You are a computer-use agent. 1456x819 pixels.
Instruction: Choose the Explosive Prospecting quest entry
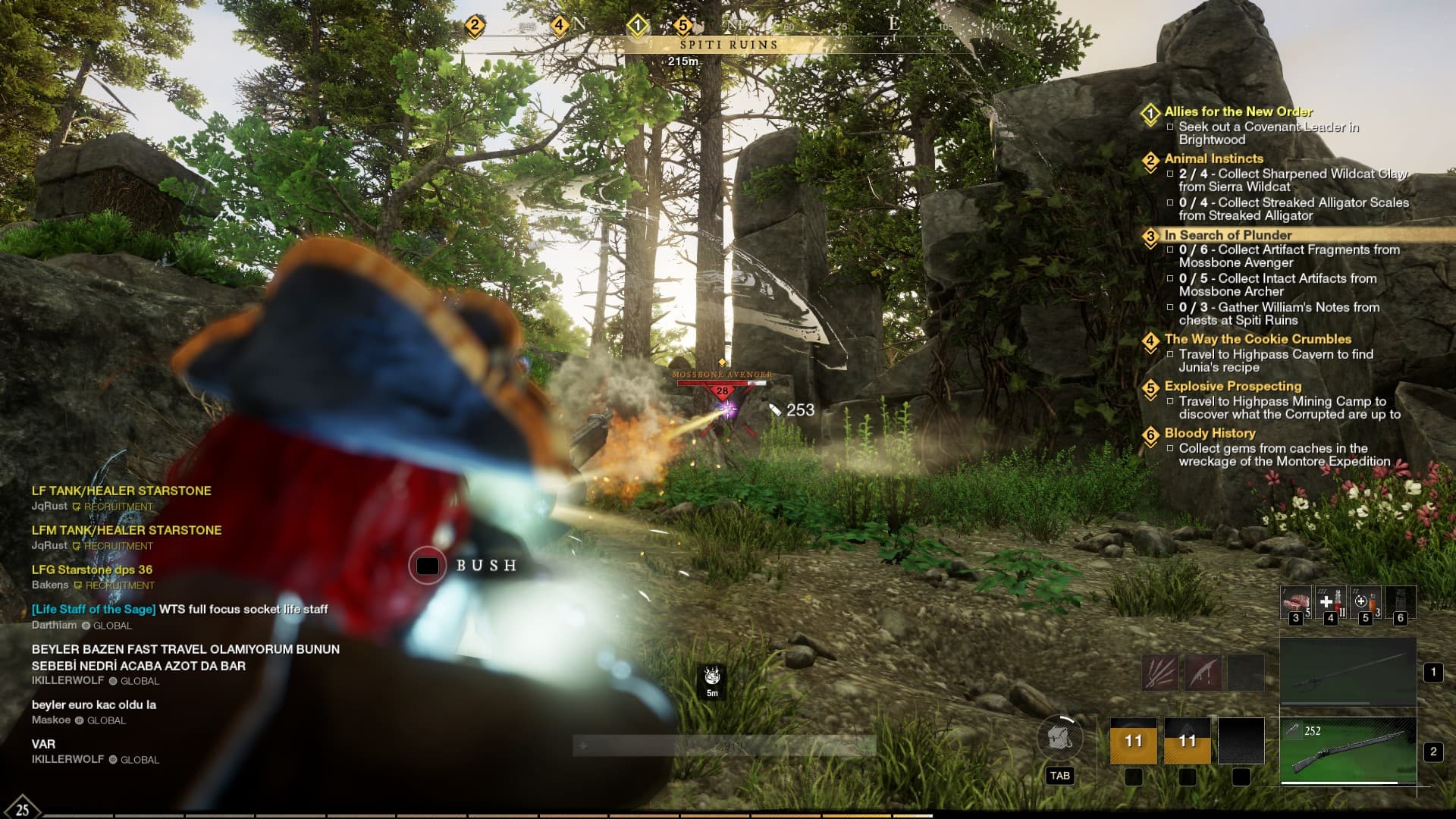coord(1232,386)
